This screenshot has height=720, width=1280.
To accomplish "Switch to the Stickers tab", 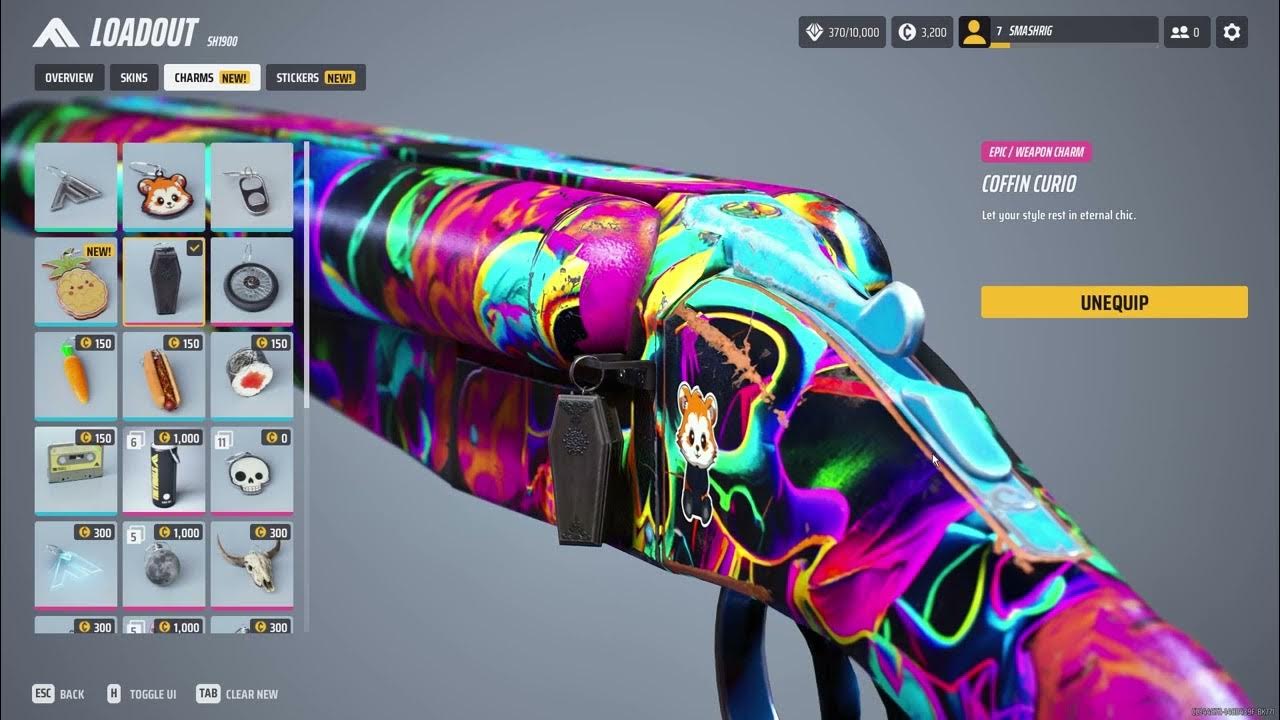I will point(315,77).
